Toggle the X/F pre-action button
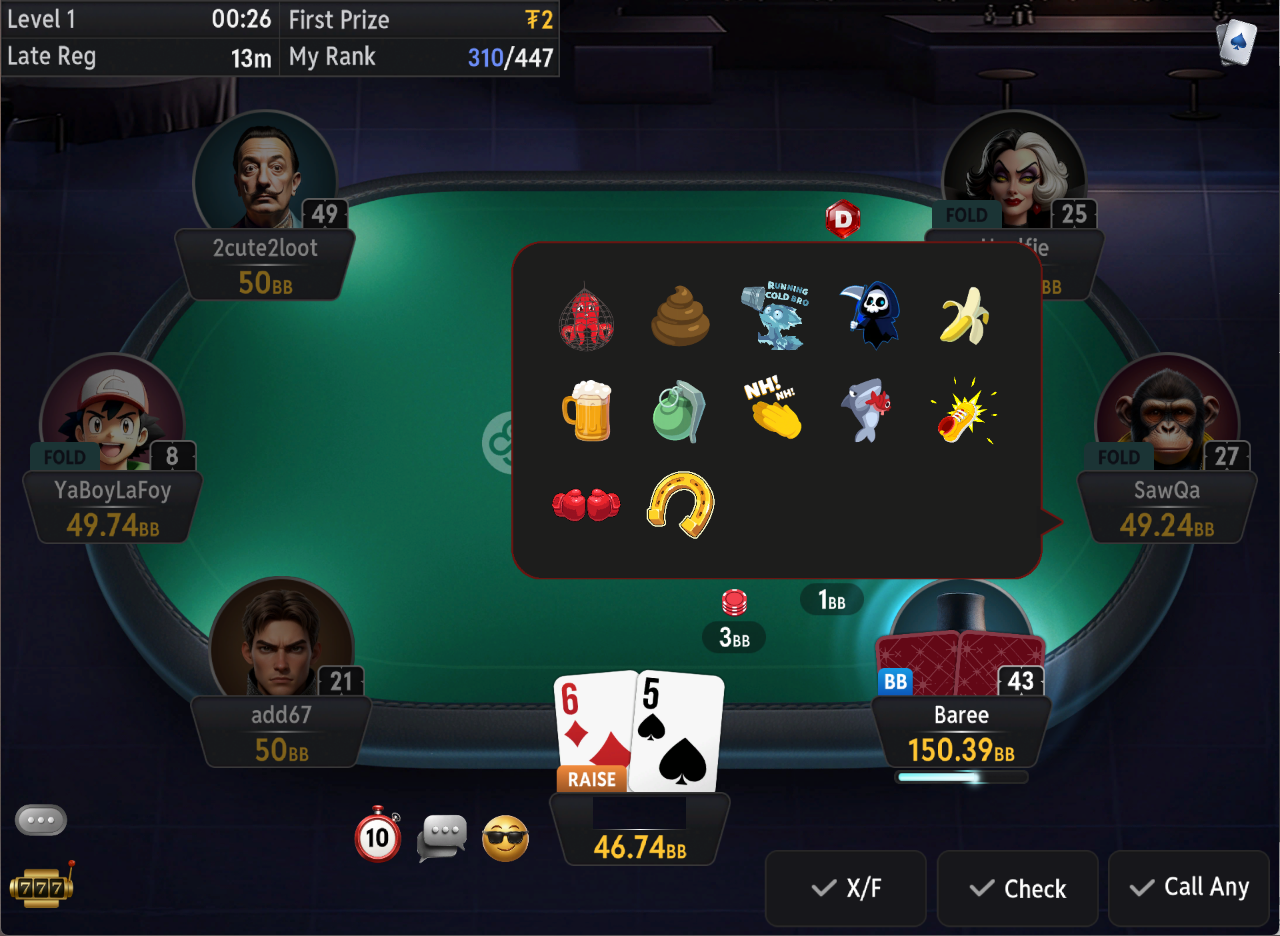This screenshot has height=936, width=1280. (x=850, y=888)
